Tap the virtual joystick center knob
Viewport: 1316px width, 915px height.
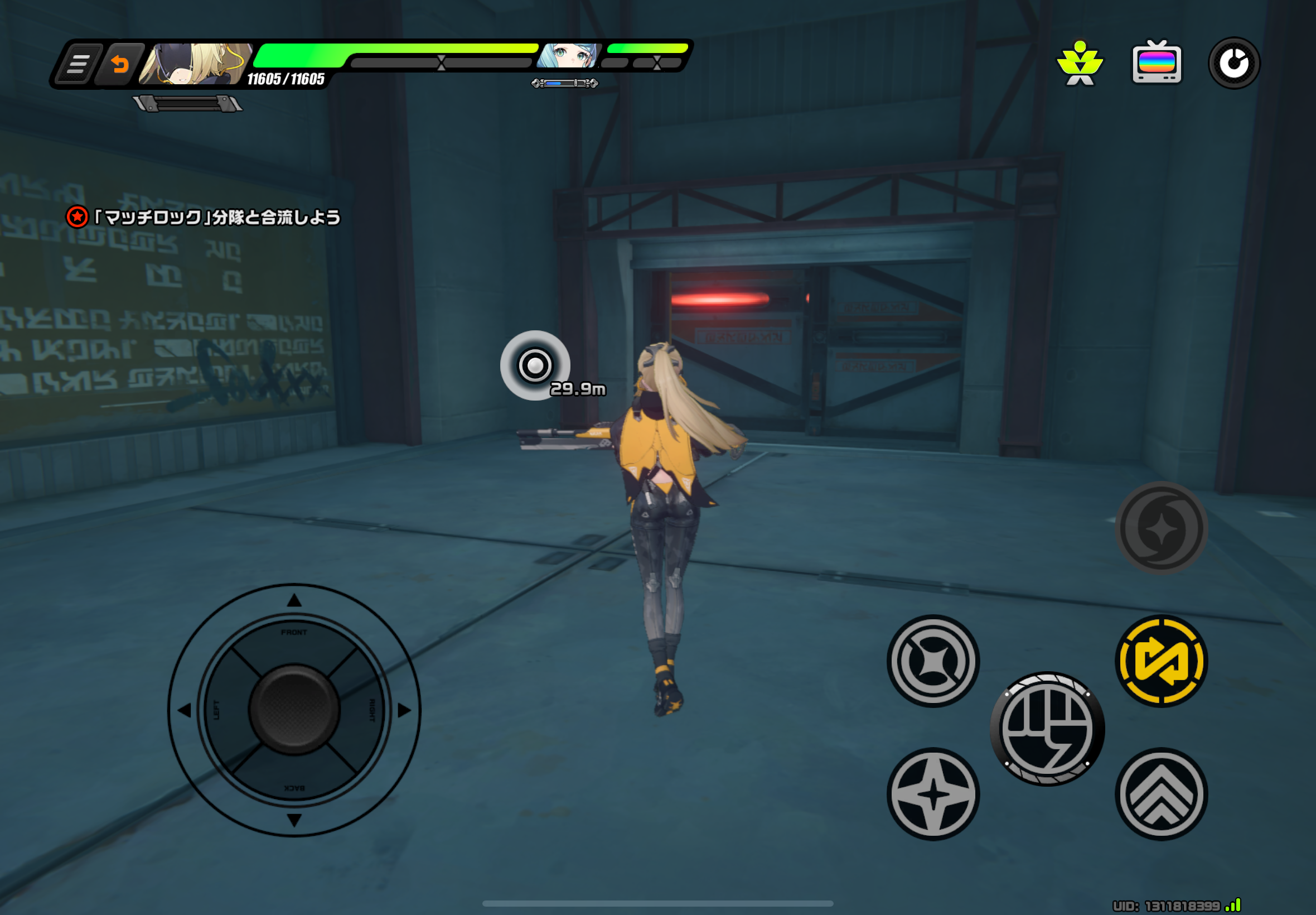(x=294, y=710)
